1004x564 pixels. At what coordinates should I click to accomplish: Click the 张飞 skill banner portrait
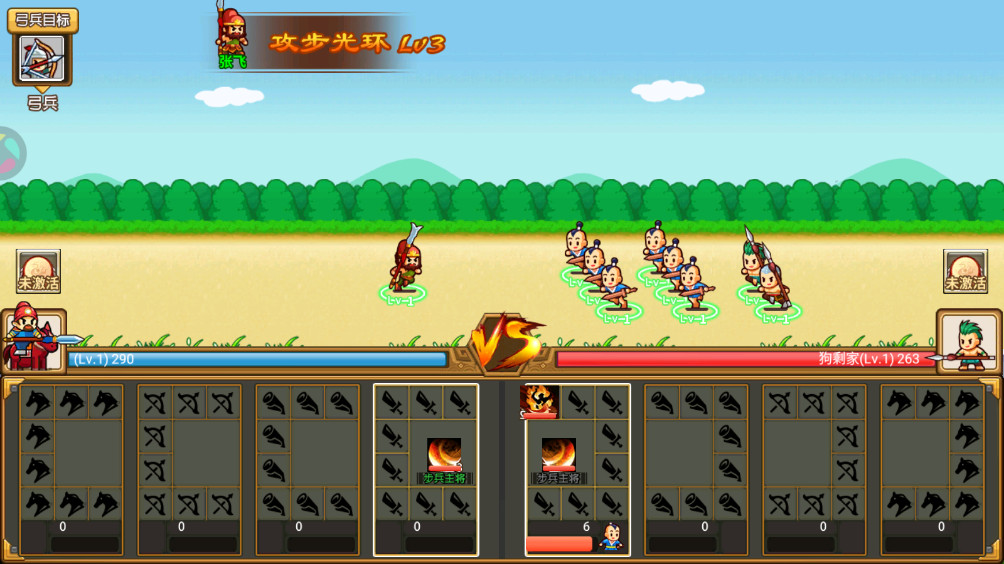click(x=232, y=40)
